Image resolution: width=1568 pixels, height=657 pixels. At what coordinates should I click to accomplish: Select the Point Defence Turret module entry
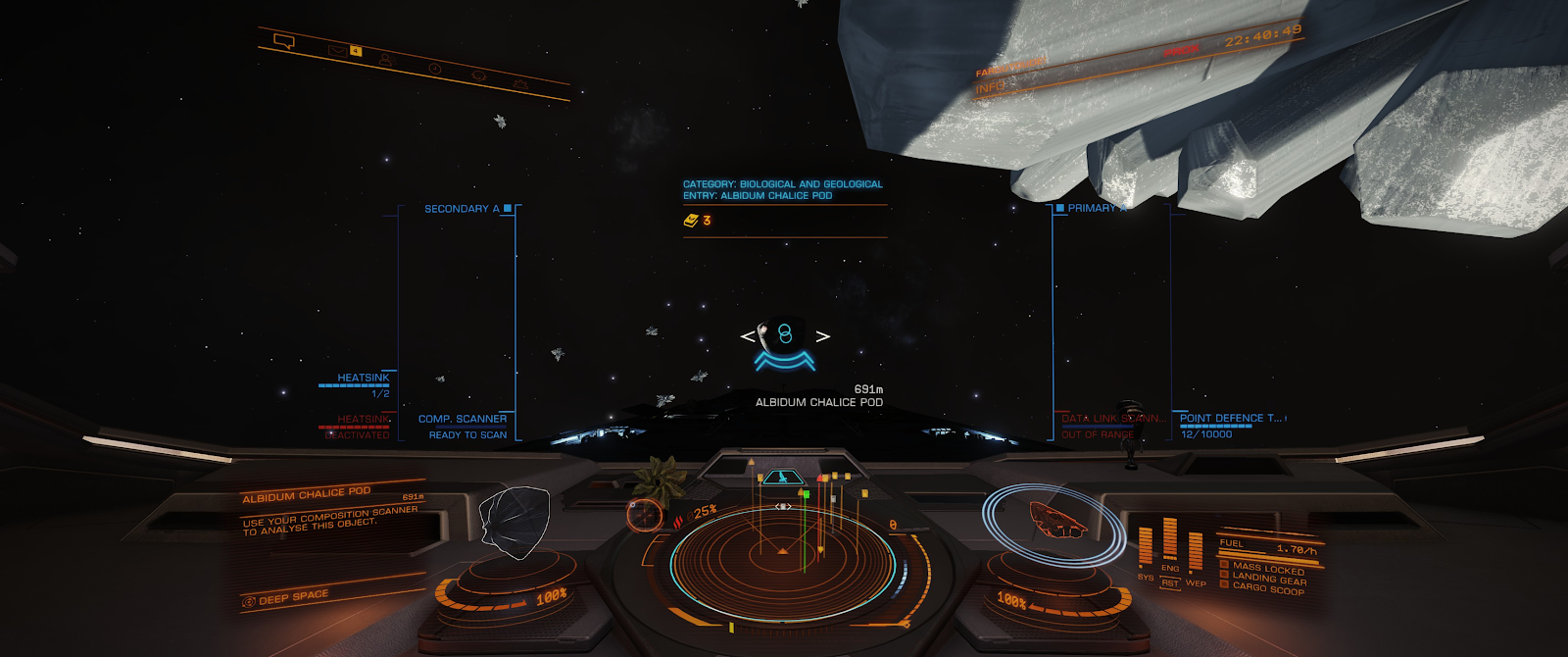(1230, 419)
